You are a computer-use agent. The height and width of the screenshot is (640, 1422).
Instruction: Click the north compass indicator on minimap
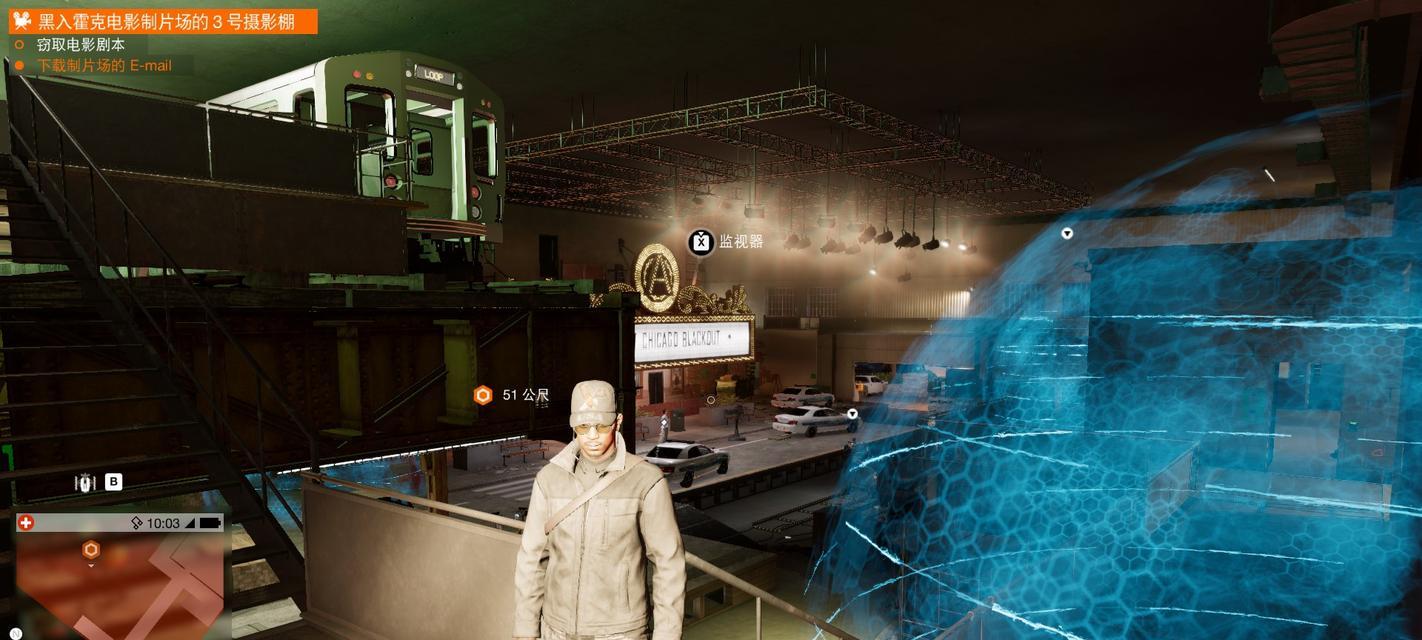click(x=16, y=634)
